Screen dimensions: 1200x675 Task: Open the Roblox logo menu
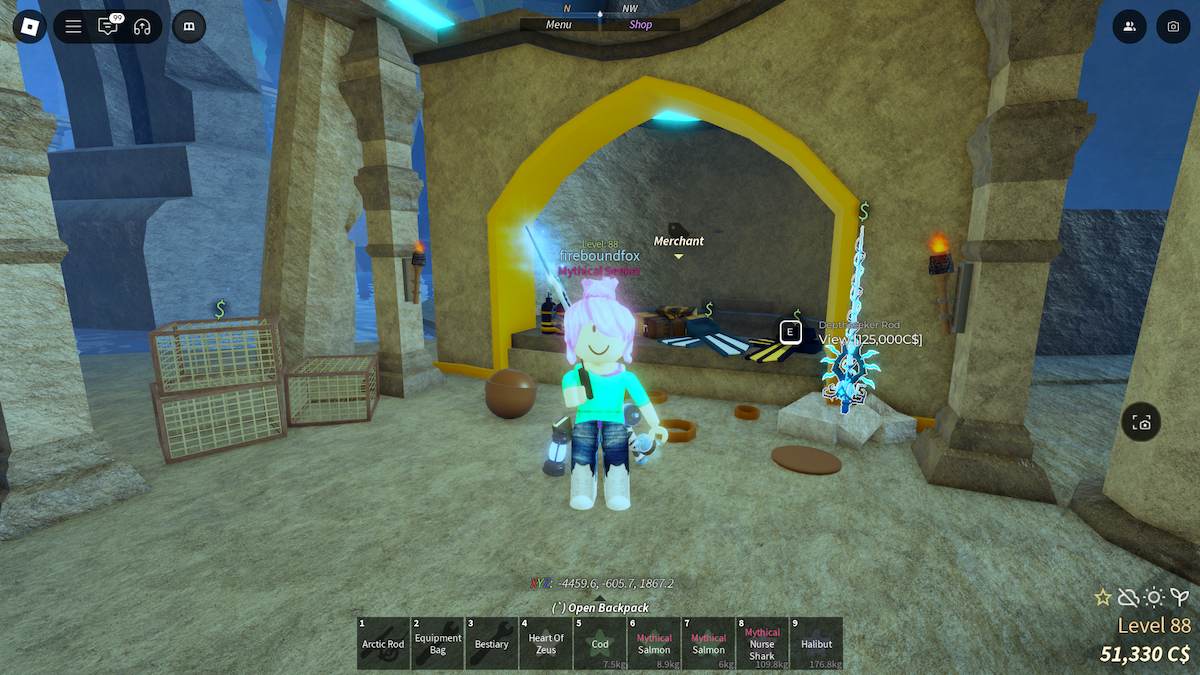(x=29, y=27)
